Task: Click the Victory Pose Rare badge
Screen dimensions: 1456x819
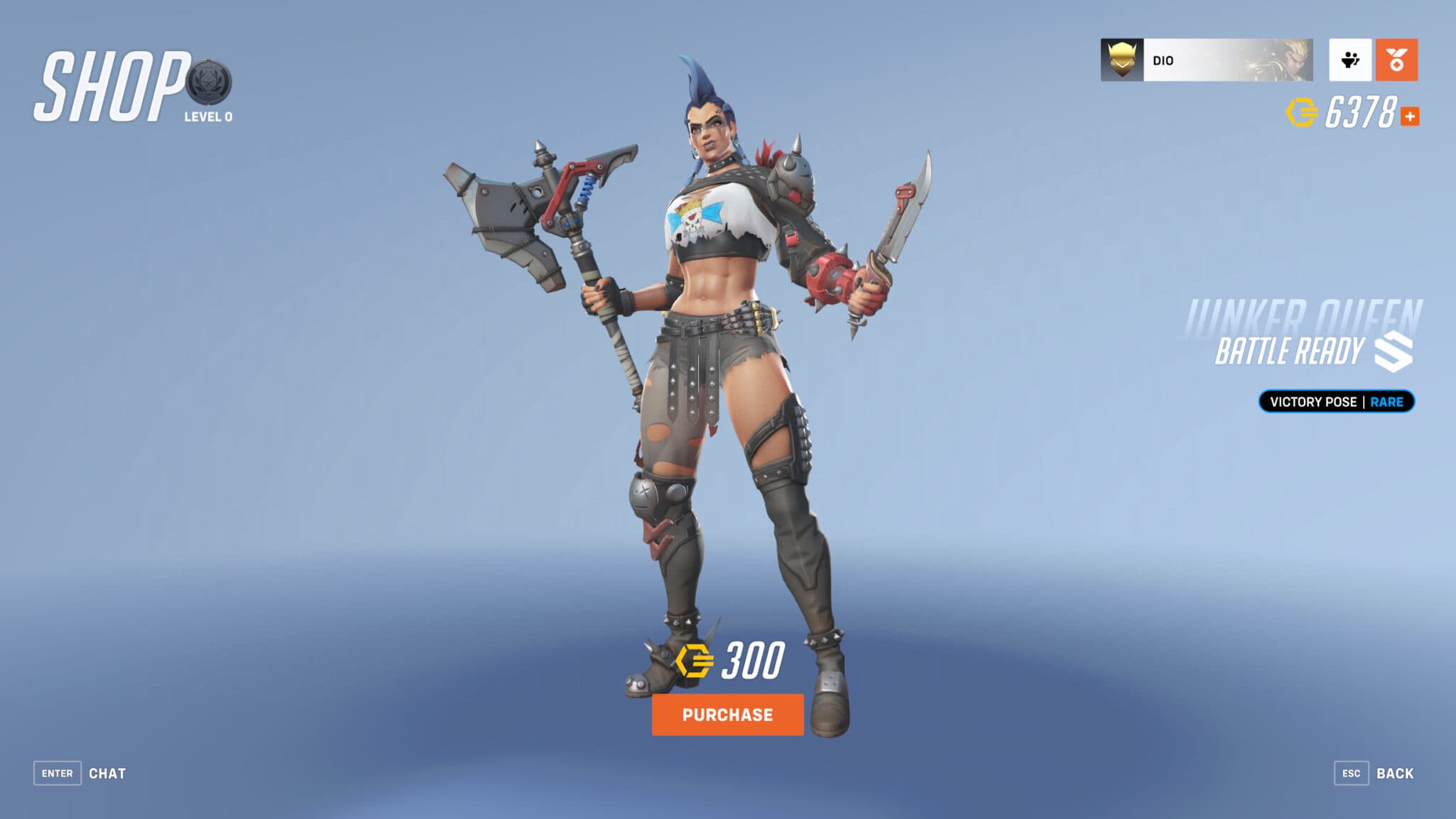Action: click(1336, 401)
